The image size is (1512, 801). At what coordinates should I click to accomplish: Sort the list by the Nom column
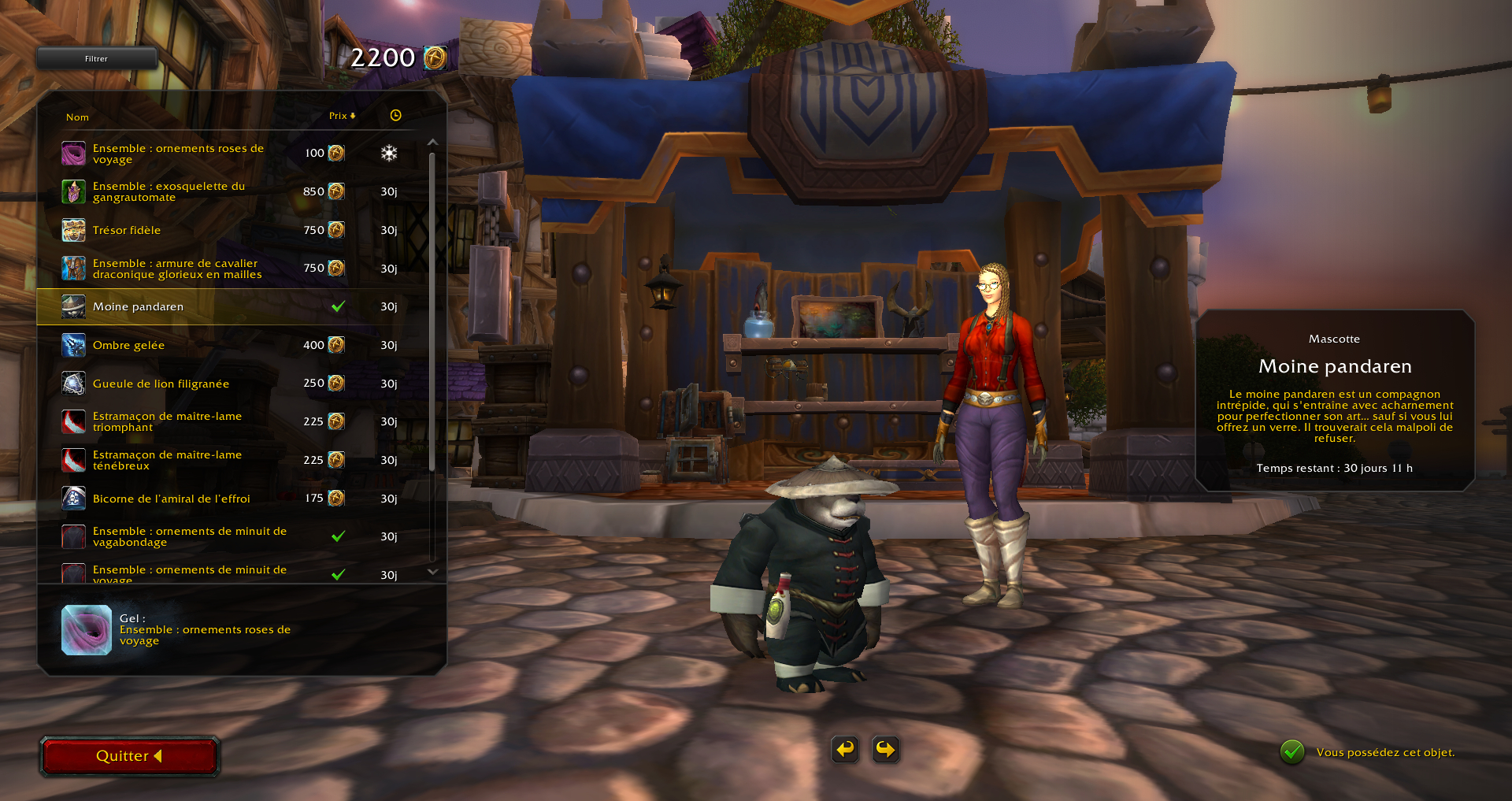click(x=77, y=117)
